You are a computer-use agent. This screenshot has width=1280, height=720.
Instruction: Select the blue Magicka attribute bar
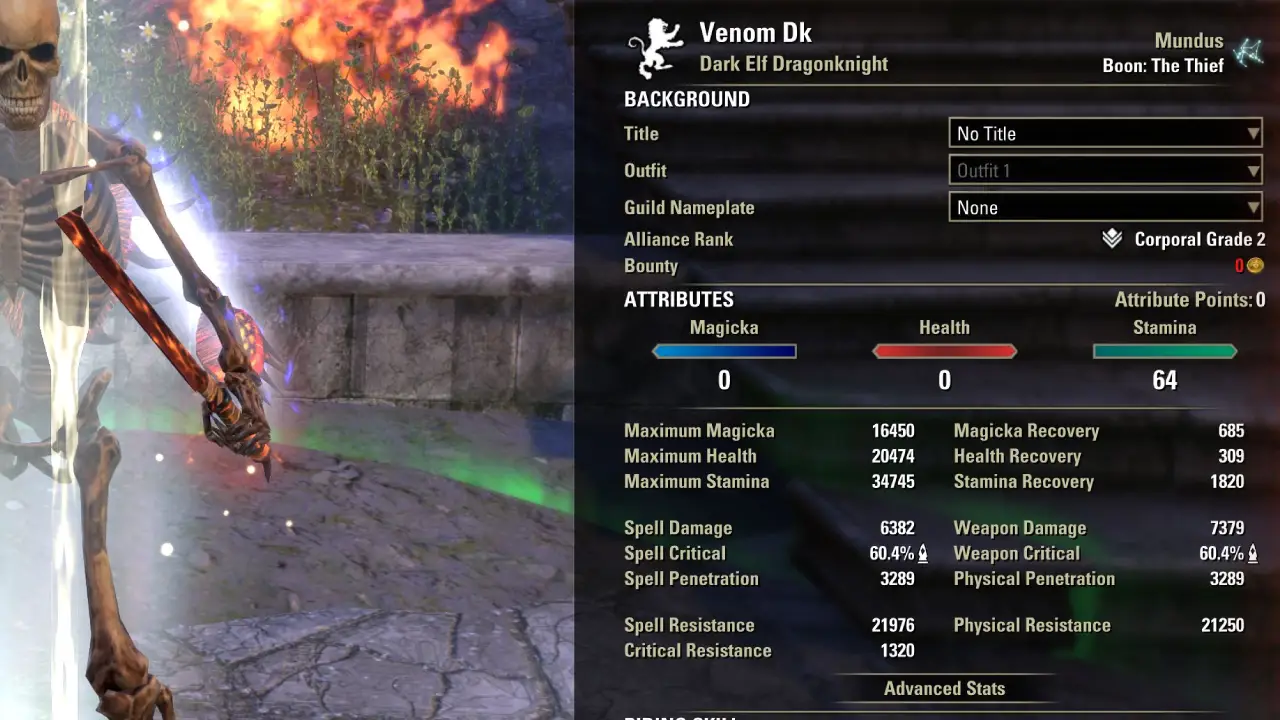coord(724,351)
